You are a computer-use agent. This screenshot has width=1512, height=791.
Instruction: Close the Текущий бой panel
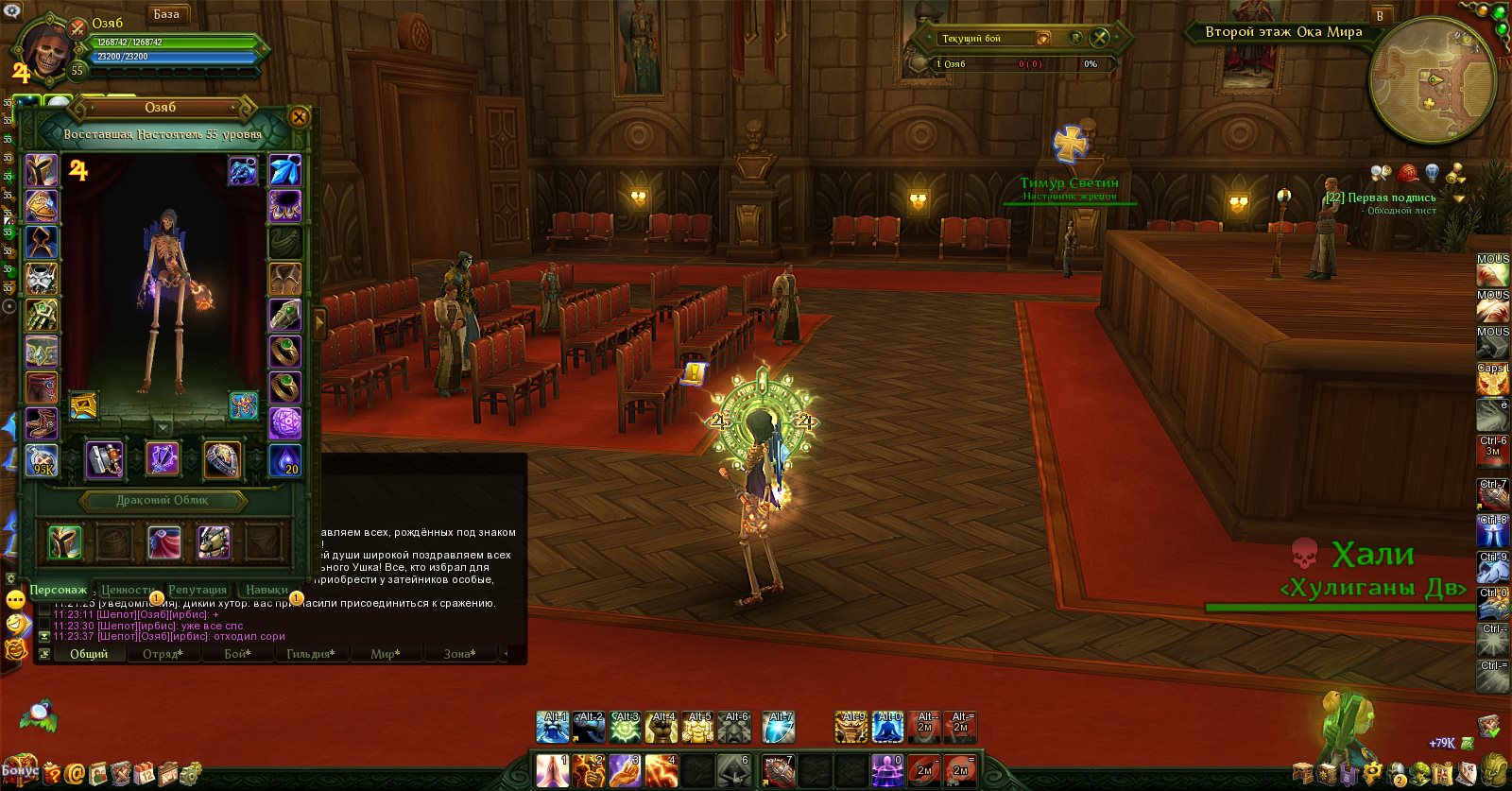[x=1099, y=38]
